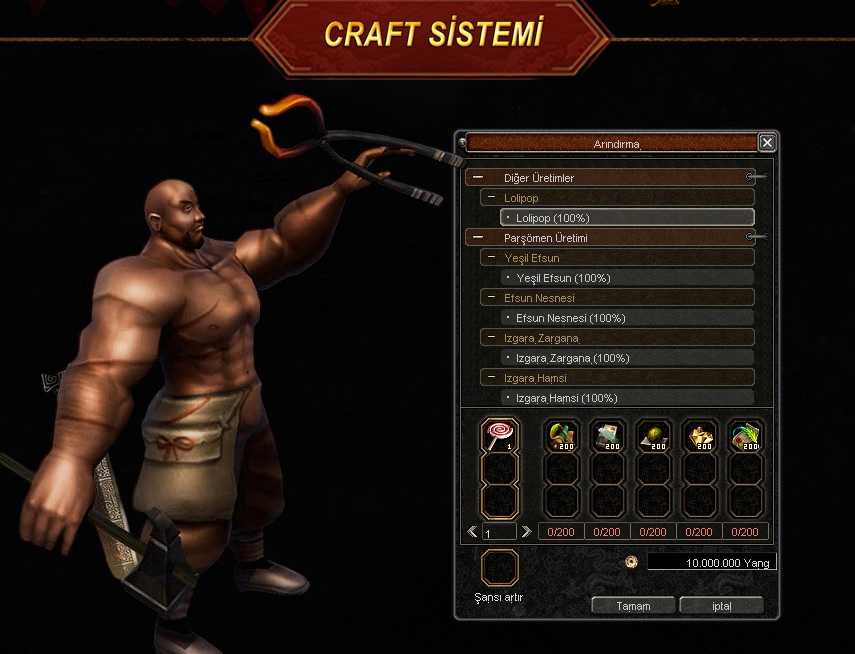The width and height of the screenshot is (855, 654).
Task: Click the lollipop result item slot
Action: (500, 435)
